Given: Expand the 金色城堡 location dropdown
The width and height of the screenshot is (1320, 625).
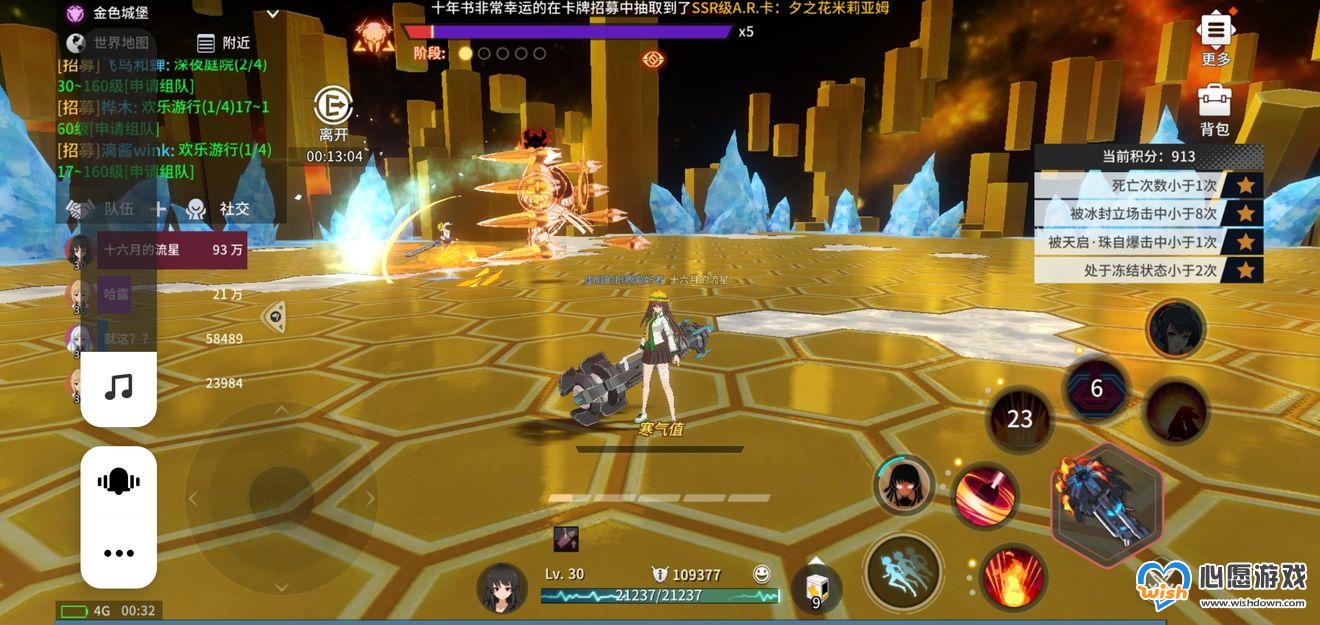Looking at the screenshot, I should (273, 14).
